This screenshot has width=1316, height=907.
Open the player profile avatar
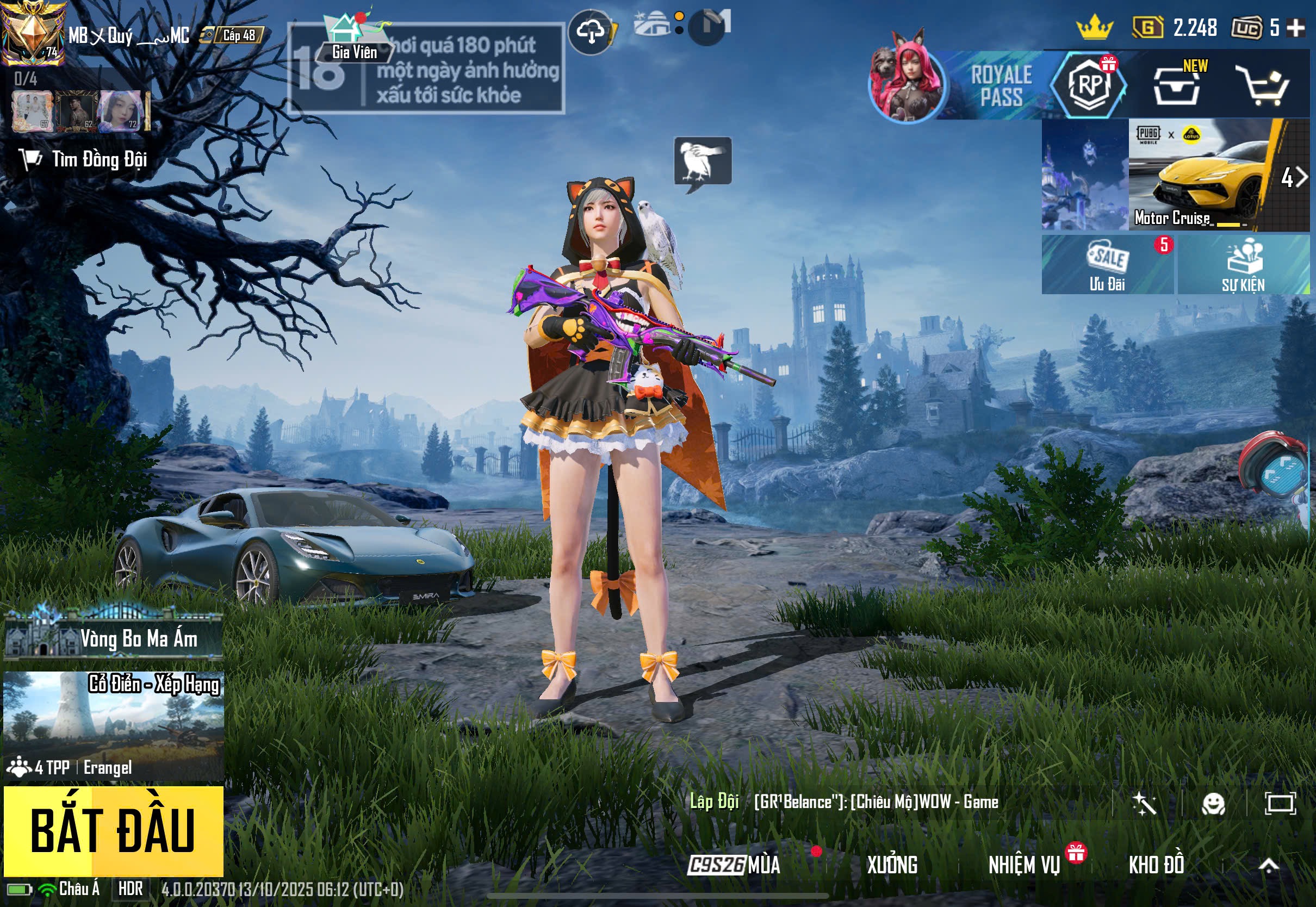pos(33,33)
